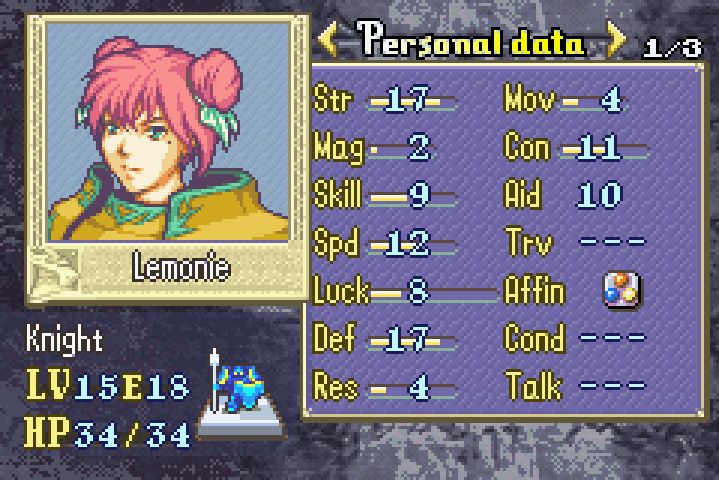
Task: Advance to next page with right arrow
Action: coord(616,39)
